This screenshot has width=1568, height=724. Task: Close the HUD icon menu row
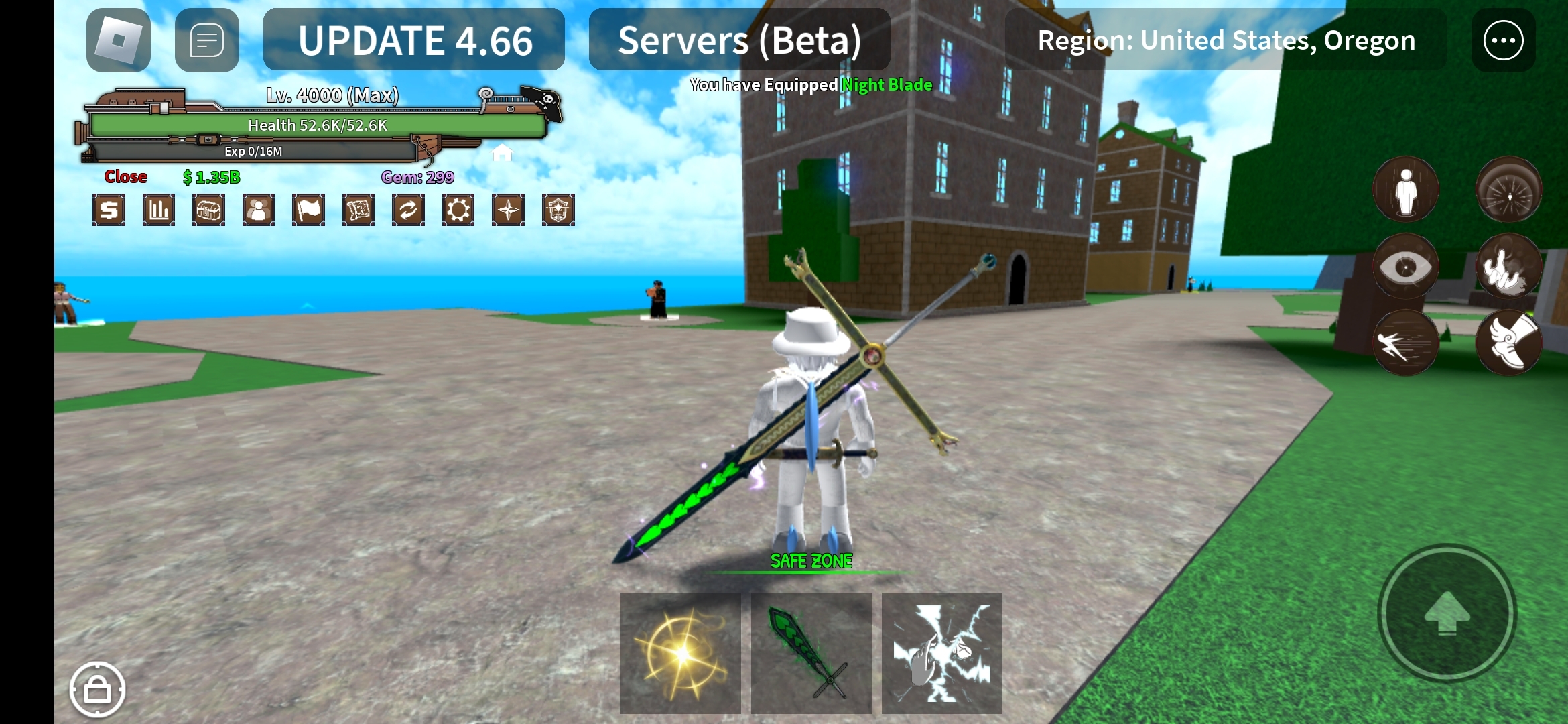125,177
